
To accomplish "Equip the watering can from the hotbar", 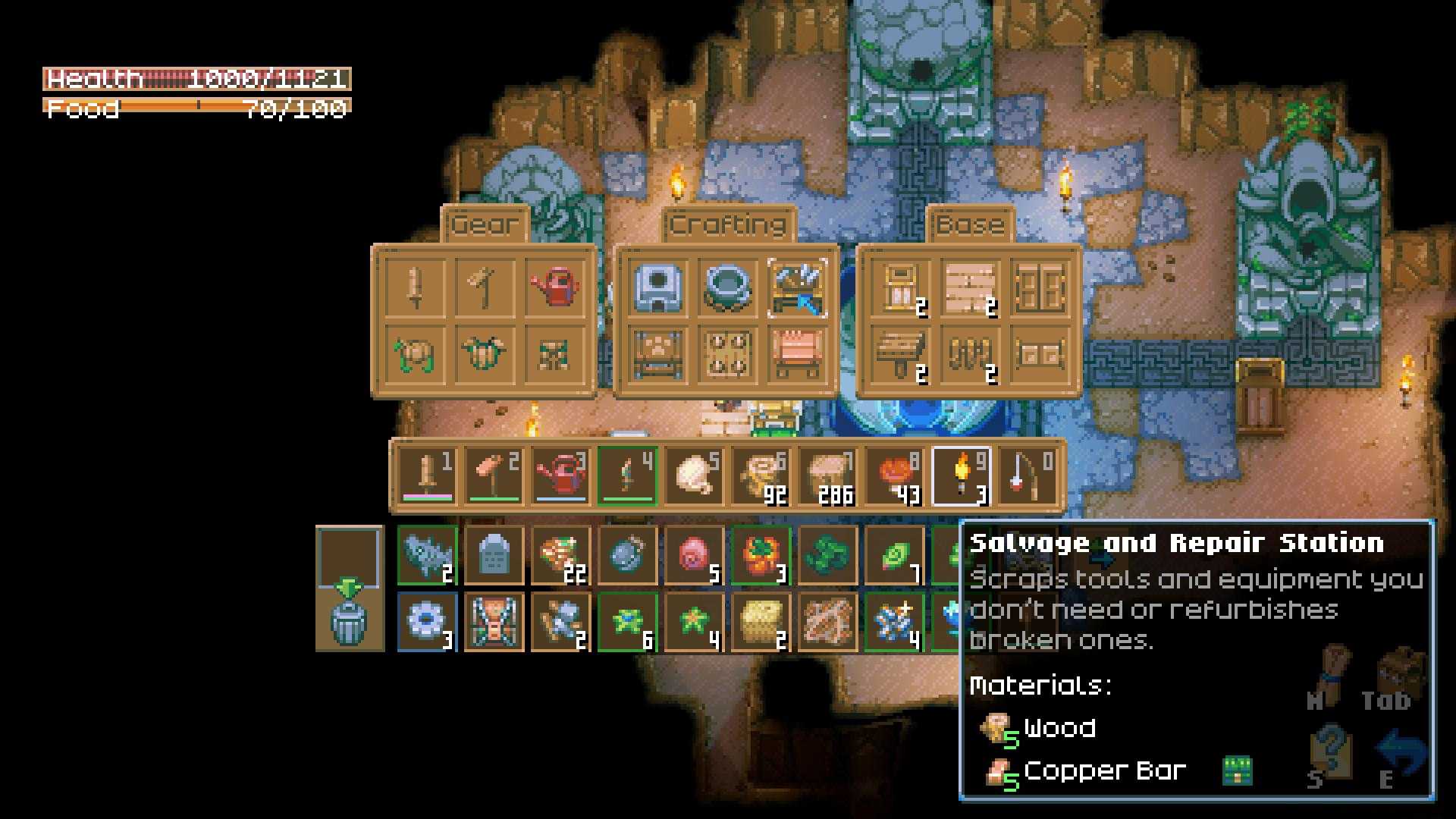I will 561,476.
